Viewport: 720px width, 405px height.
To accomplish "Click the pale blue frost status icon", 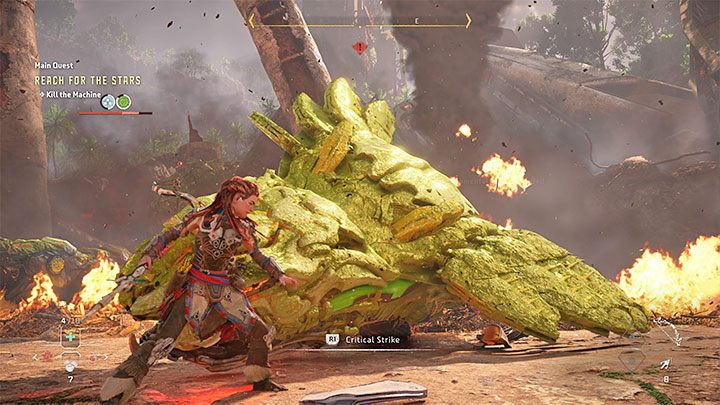I will 107,101.
